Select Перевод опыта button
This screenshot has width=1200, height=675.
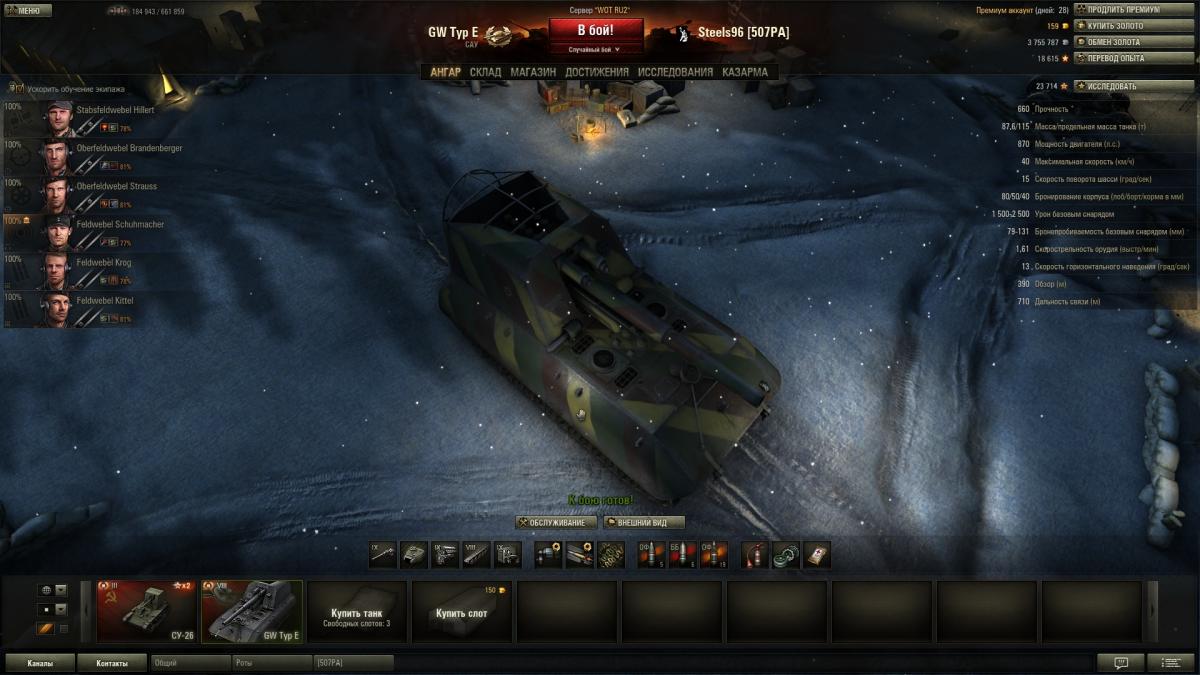click(1119, 58)
